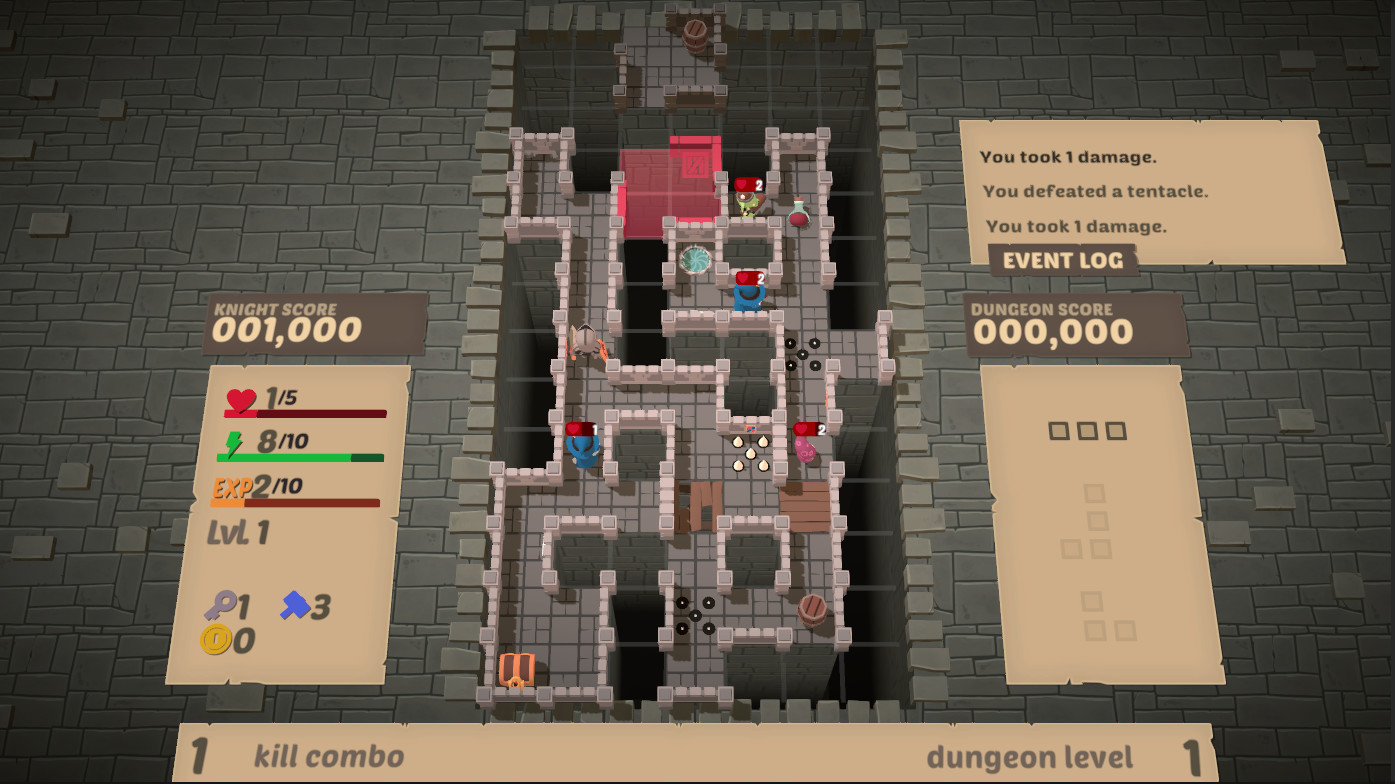Viewport: 1395px width, 784px height.
Task: Select the lightning energy icon
Action: click(x=234, y=443)
